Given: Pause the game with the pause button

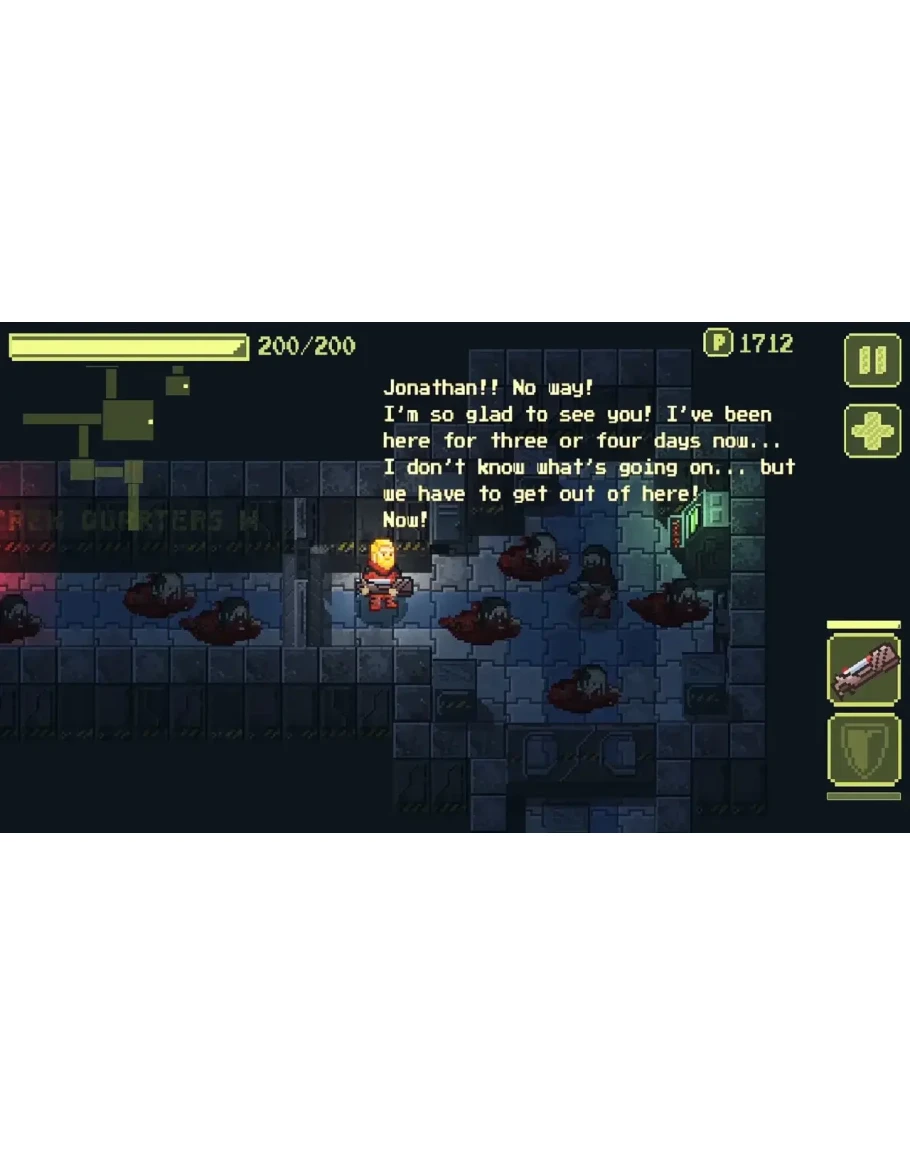Looking at the screenshot, I should [x=872, y=360].
